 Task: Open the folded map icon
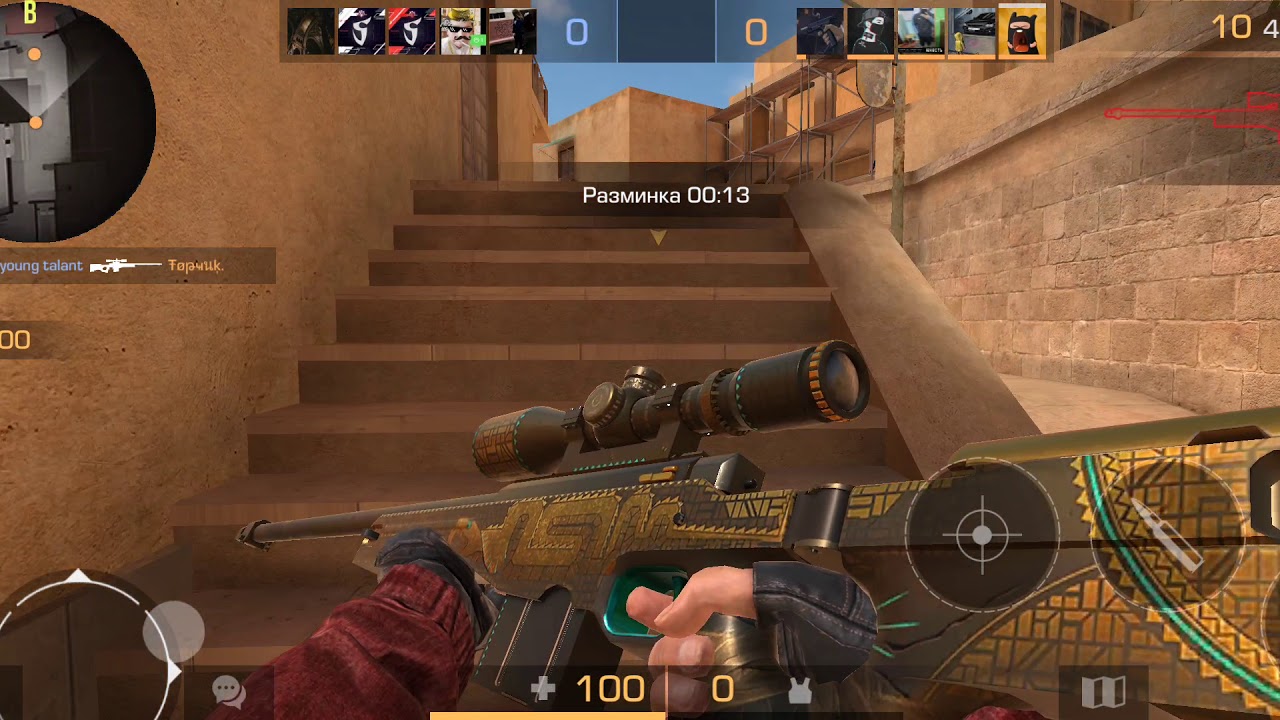[x=1104, y=690]
